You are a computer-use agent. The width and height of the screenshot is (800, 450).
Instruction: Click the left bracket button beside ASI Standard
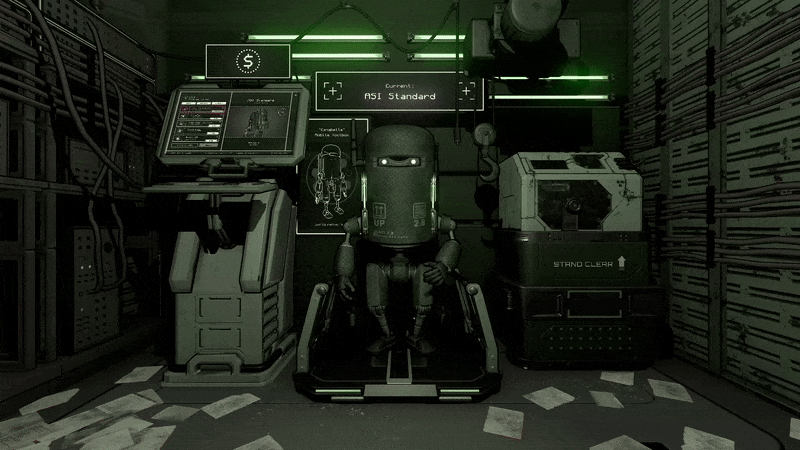pos(333,91)
